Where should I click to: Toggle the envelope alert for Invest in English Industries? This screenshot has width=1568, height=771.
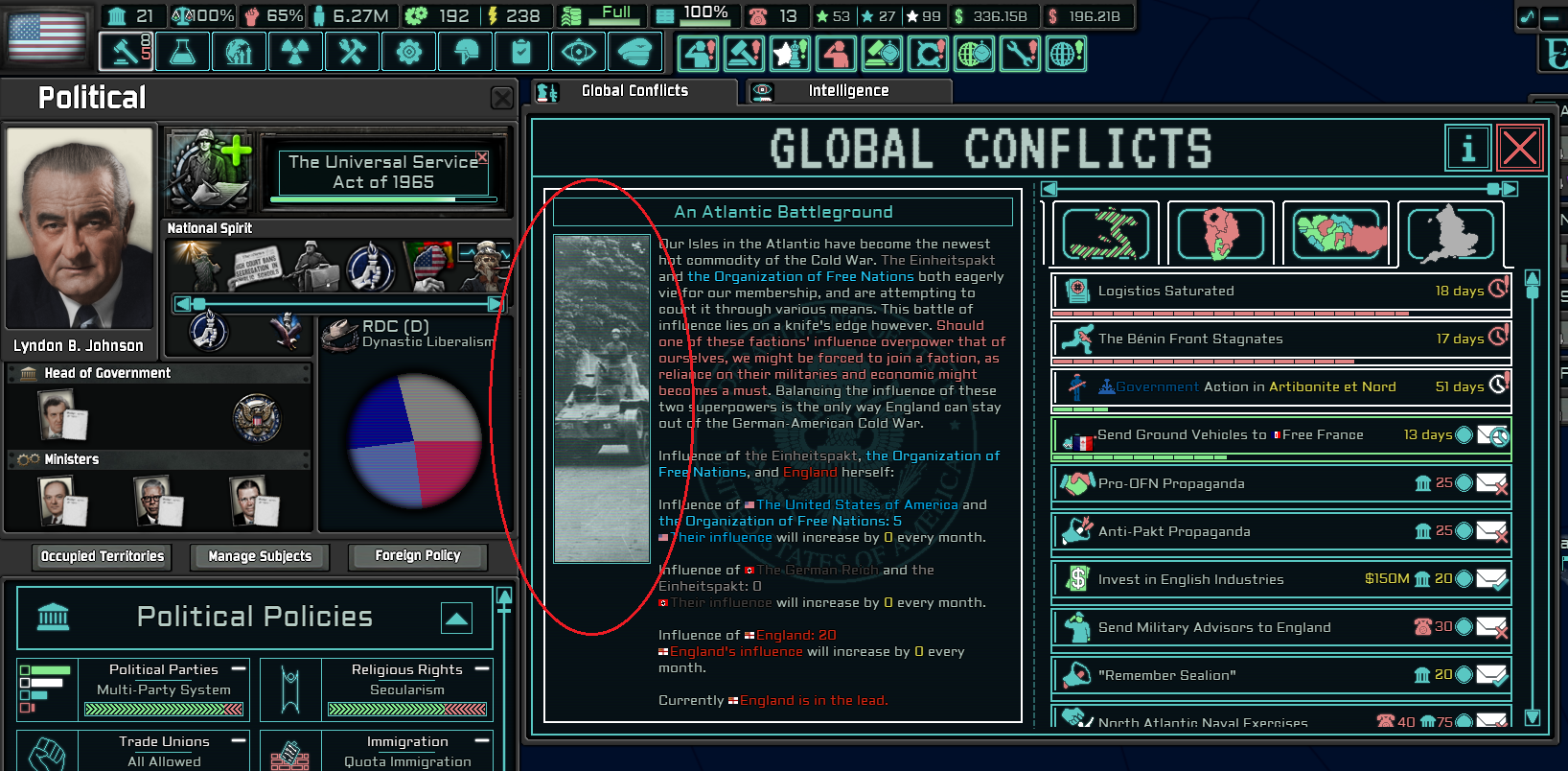pyautogui.click(x=1489, y=579)
